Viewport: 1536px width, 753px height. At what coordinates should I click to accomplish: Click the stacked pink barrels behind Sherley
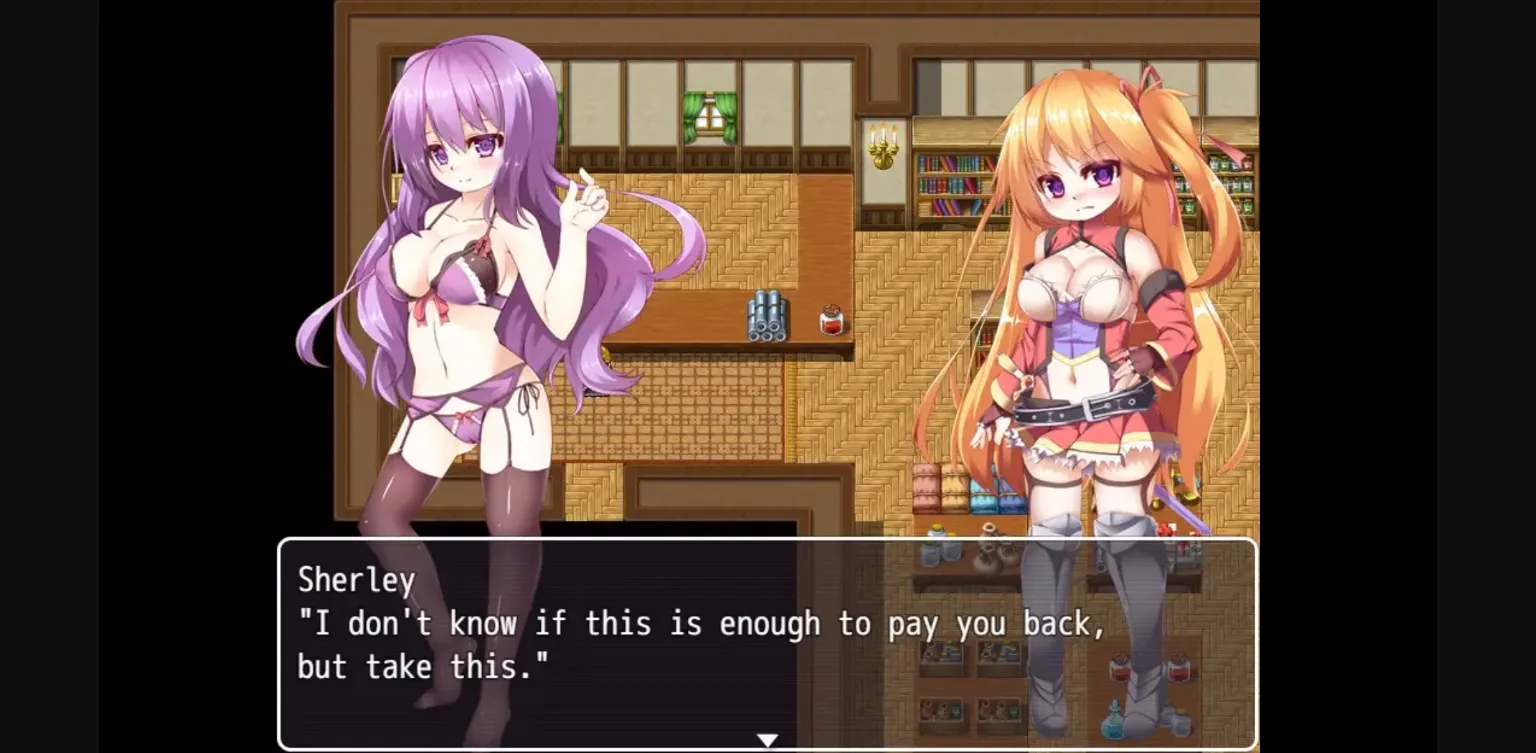924,488
